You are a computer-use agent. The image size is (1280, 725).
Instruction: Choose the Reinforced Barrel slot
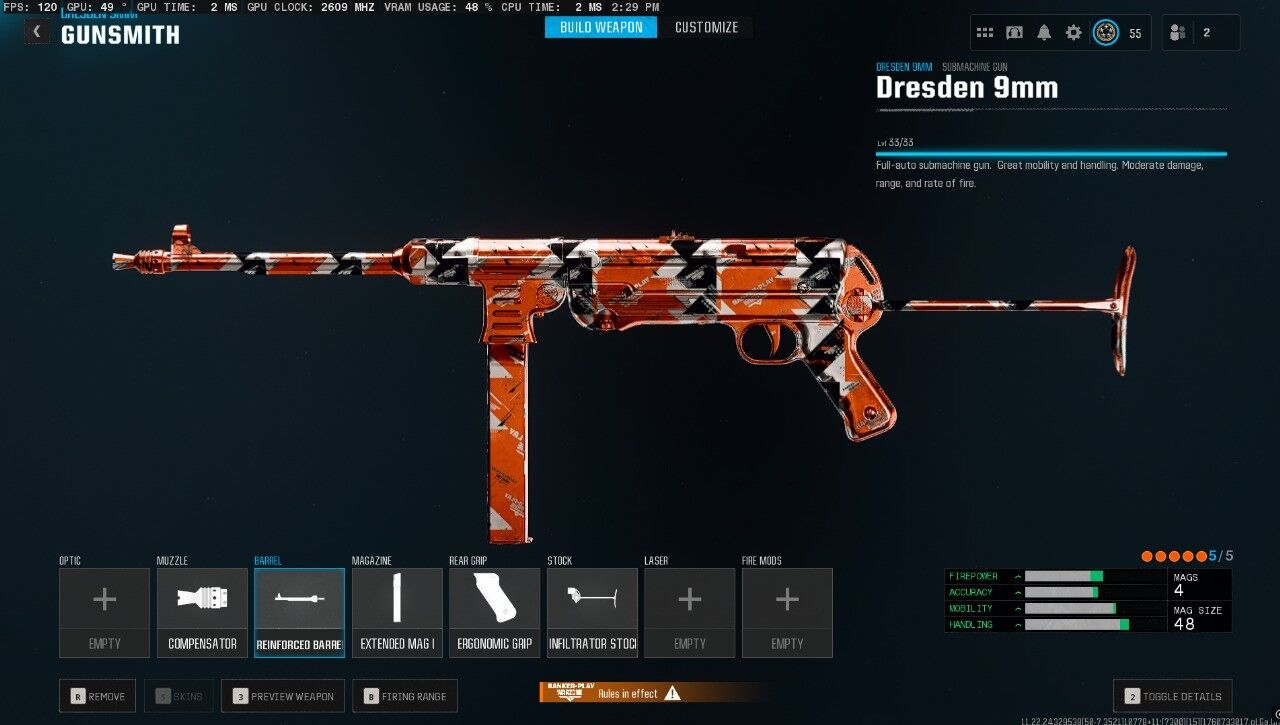tap(299, 612)
